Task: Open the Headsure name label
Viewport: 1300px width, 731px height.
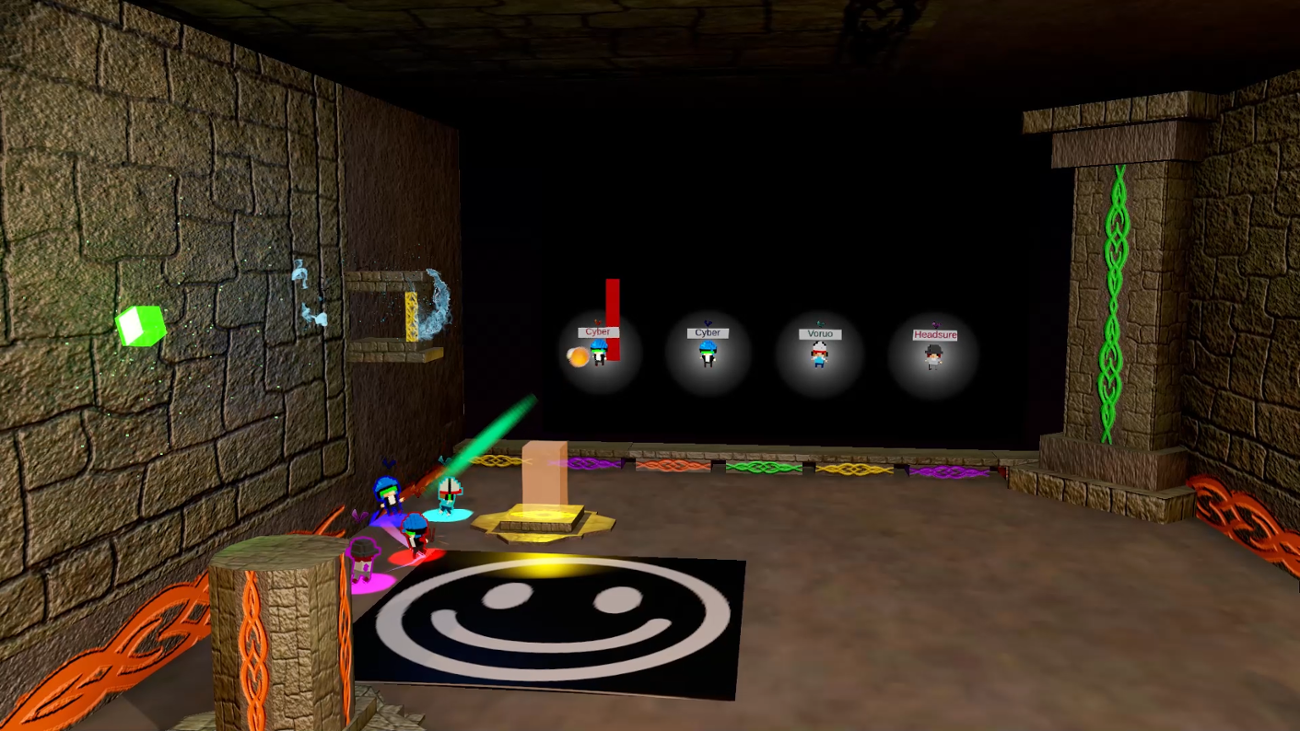Action: (x=935, y=333)
